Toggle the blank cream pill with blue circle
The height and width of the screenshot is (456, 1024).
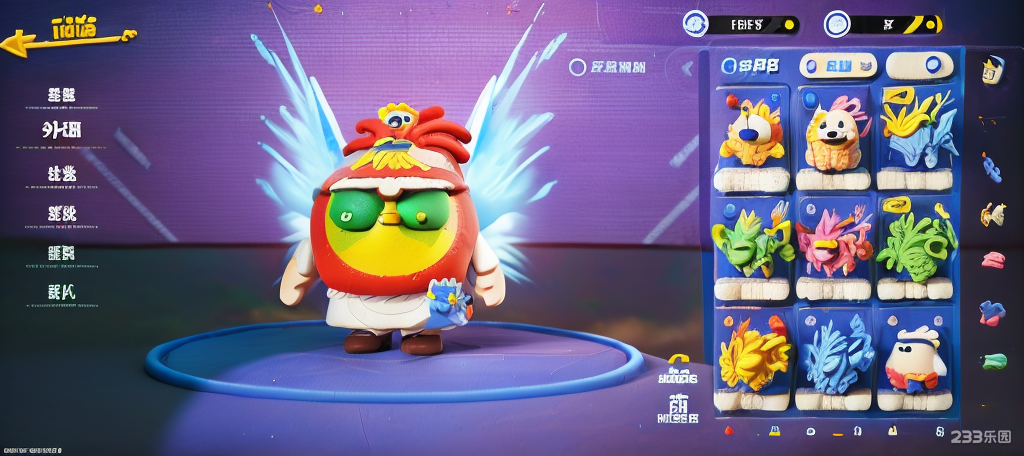point(920,66)
